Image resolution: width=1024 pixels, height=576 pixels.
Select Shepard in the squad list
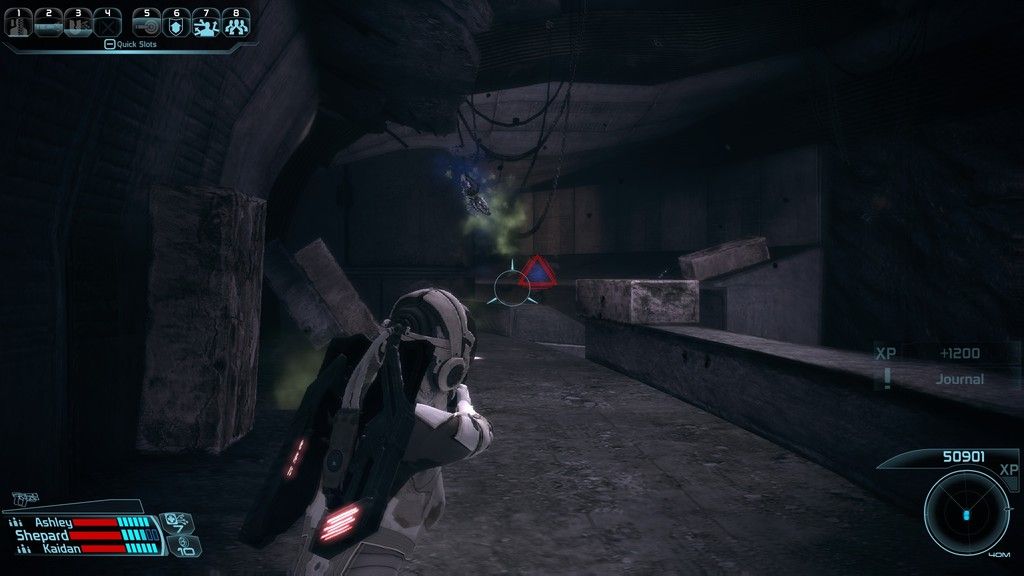[x=42, y=535]
